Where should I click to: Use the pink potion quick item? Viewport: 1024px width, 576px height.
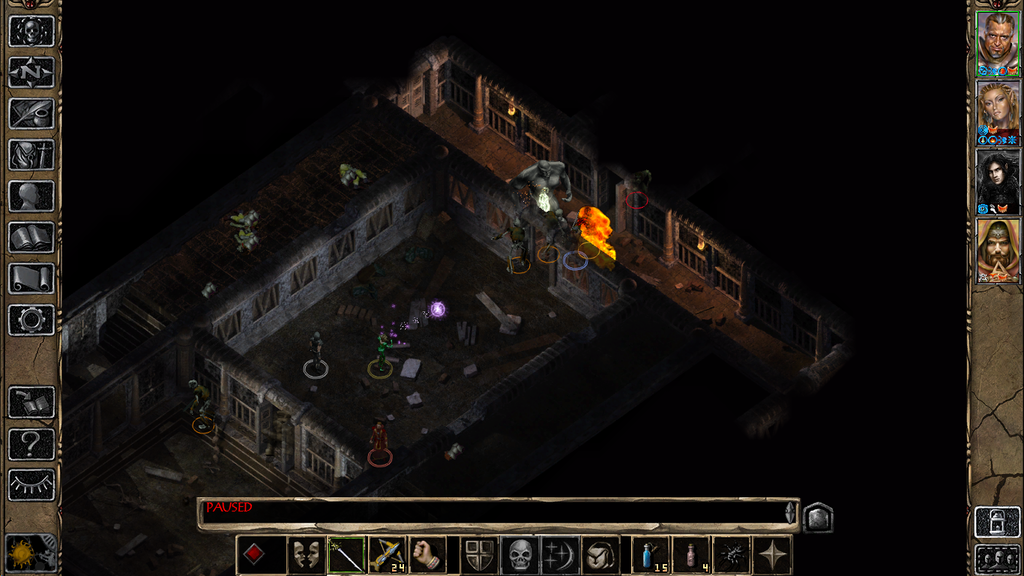pos(691,555)
